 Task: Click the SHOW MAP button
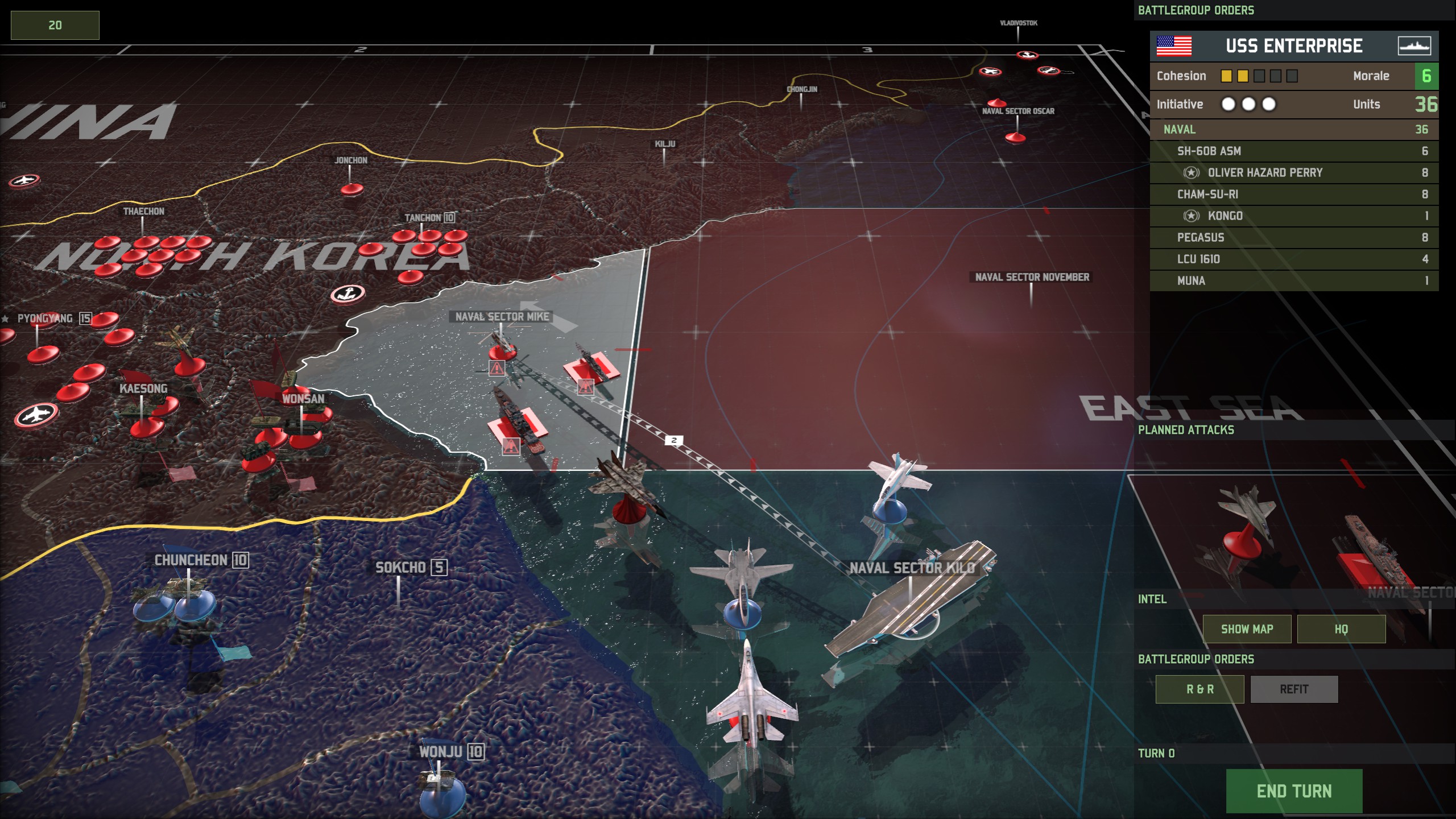pyautogui.click(x=1247, y=629)
